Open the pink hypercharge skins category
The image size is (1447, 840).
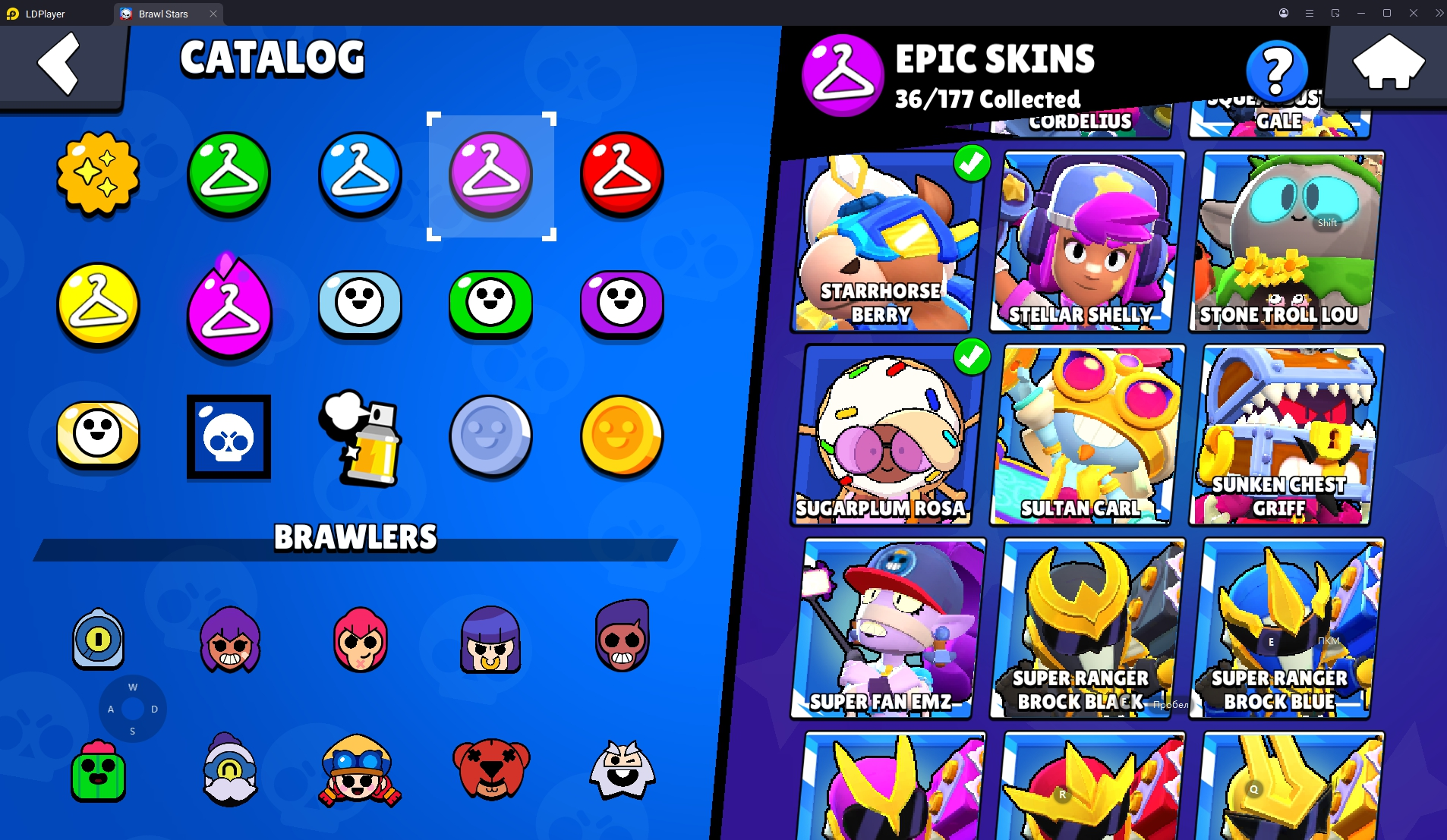pos(229,307)
